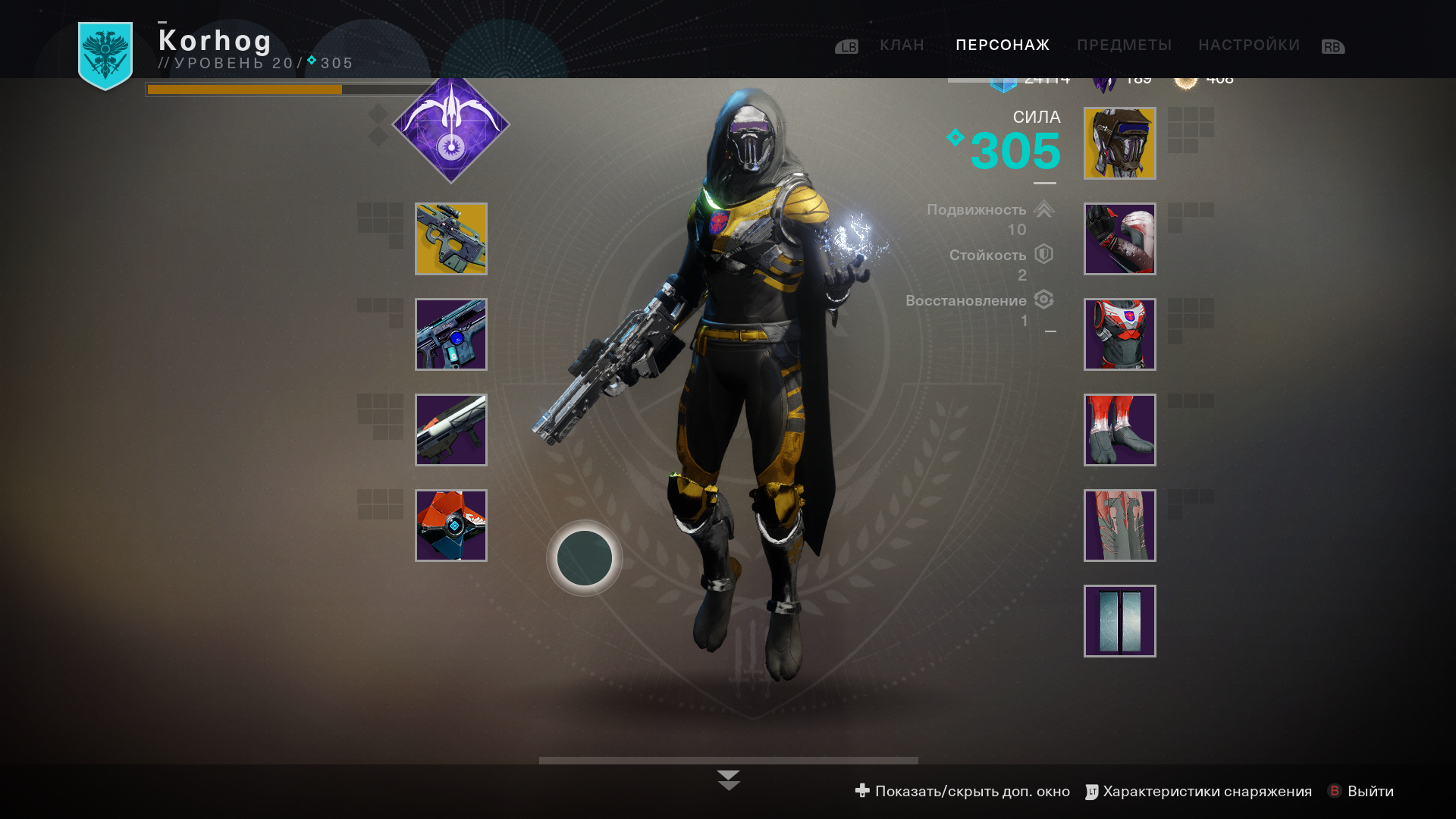Choose the energy weapon with blue orb
The height and width of the screenshot is (819, 1456).
[x=451, y=334]
